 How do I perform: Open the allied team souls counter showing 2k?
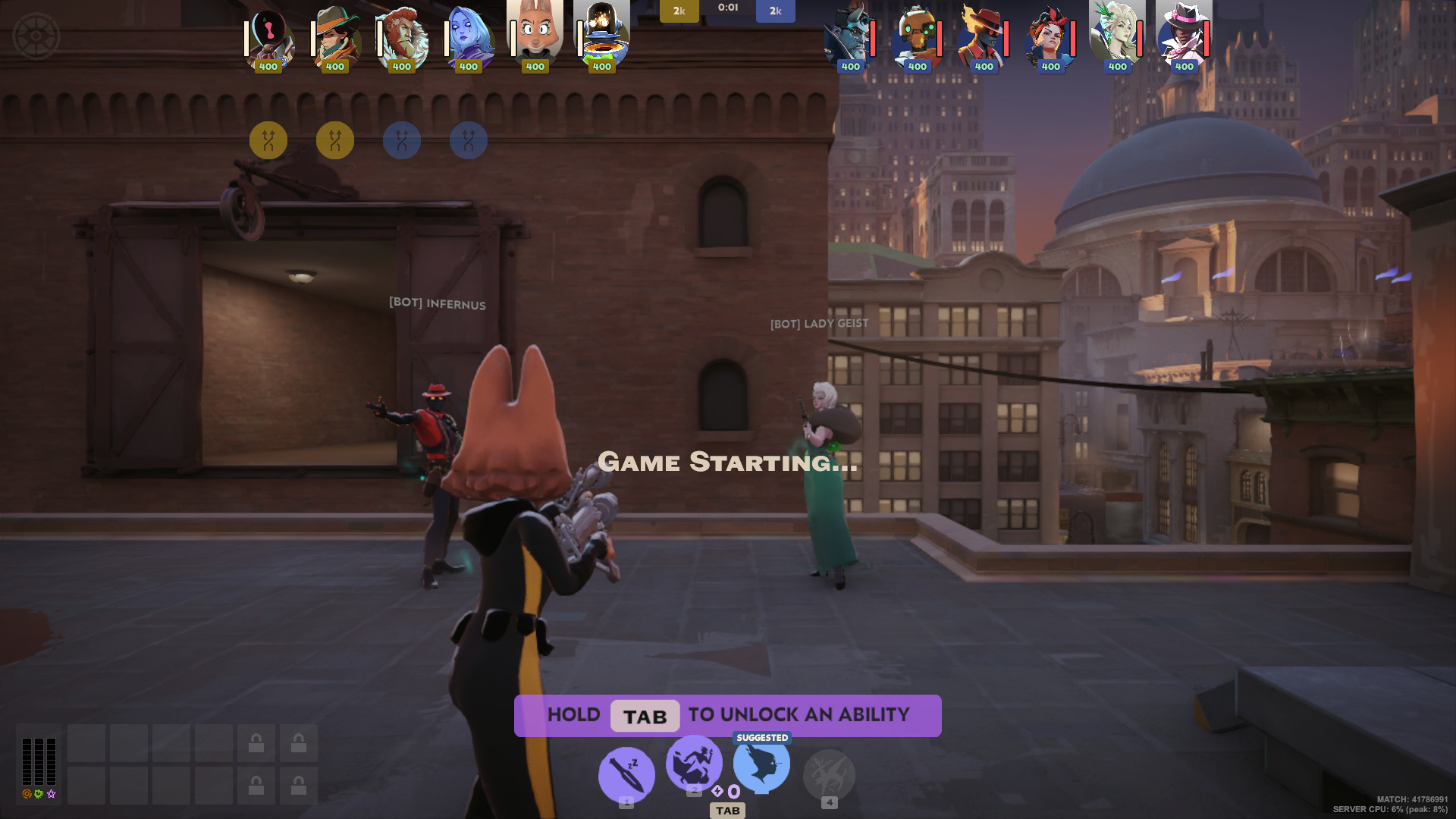pyautogui.click(x=679, y=11)
